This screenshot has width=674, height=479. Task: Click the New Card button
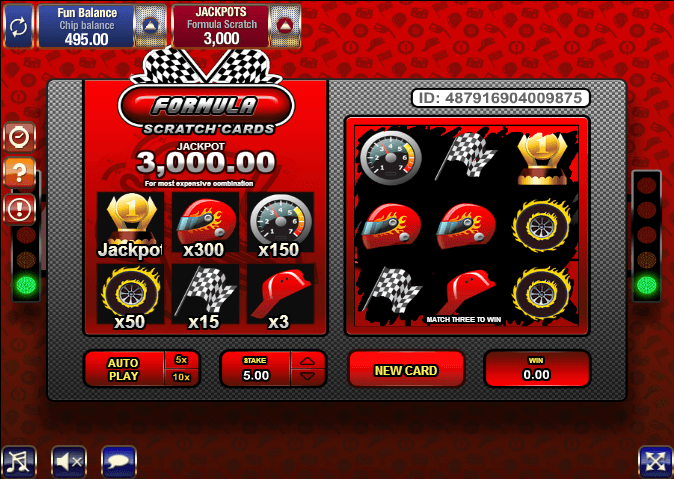click(x=406, y=370)
